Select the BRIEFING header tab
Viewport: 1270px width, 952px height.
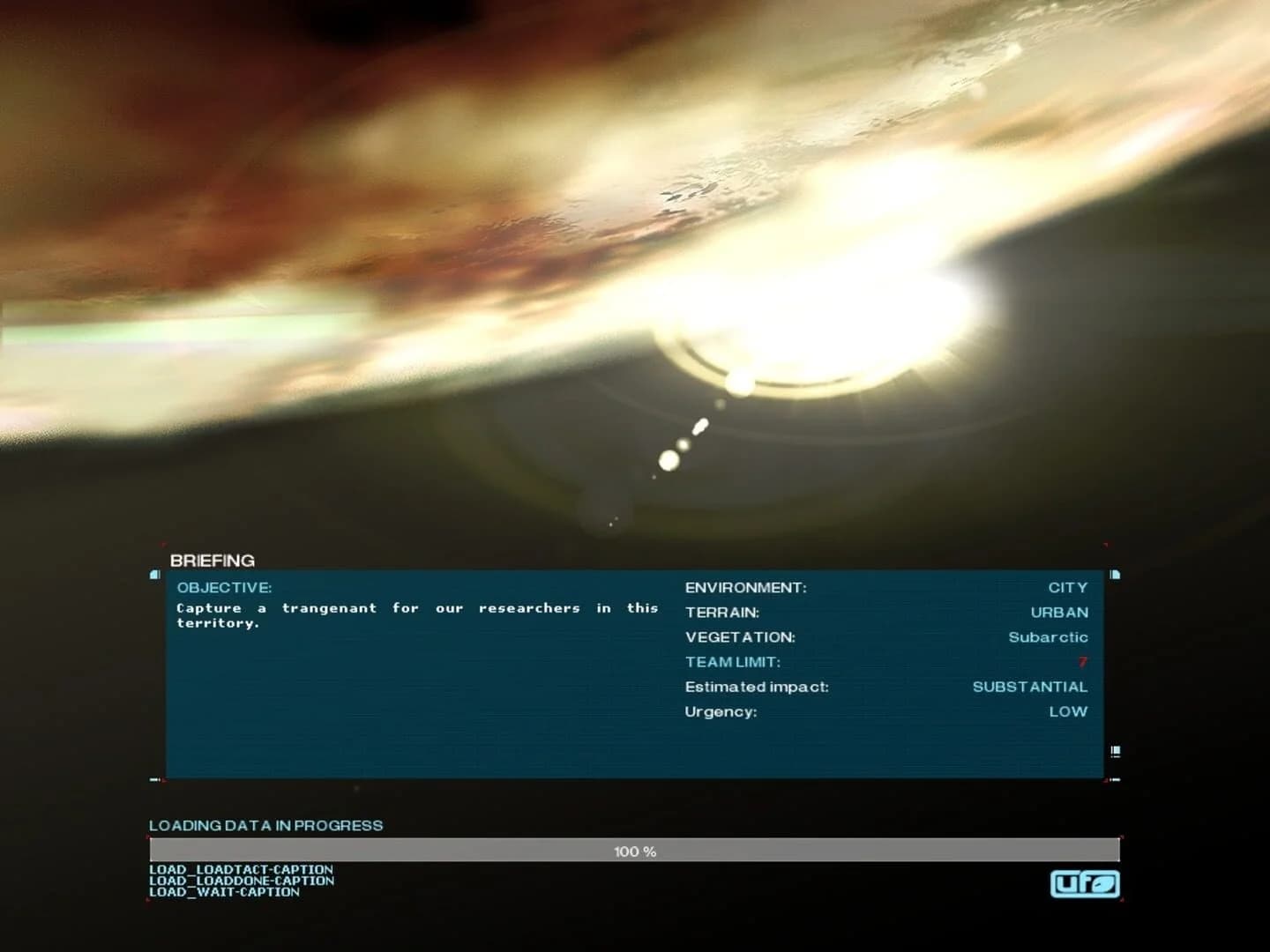click(212, 561)
